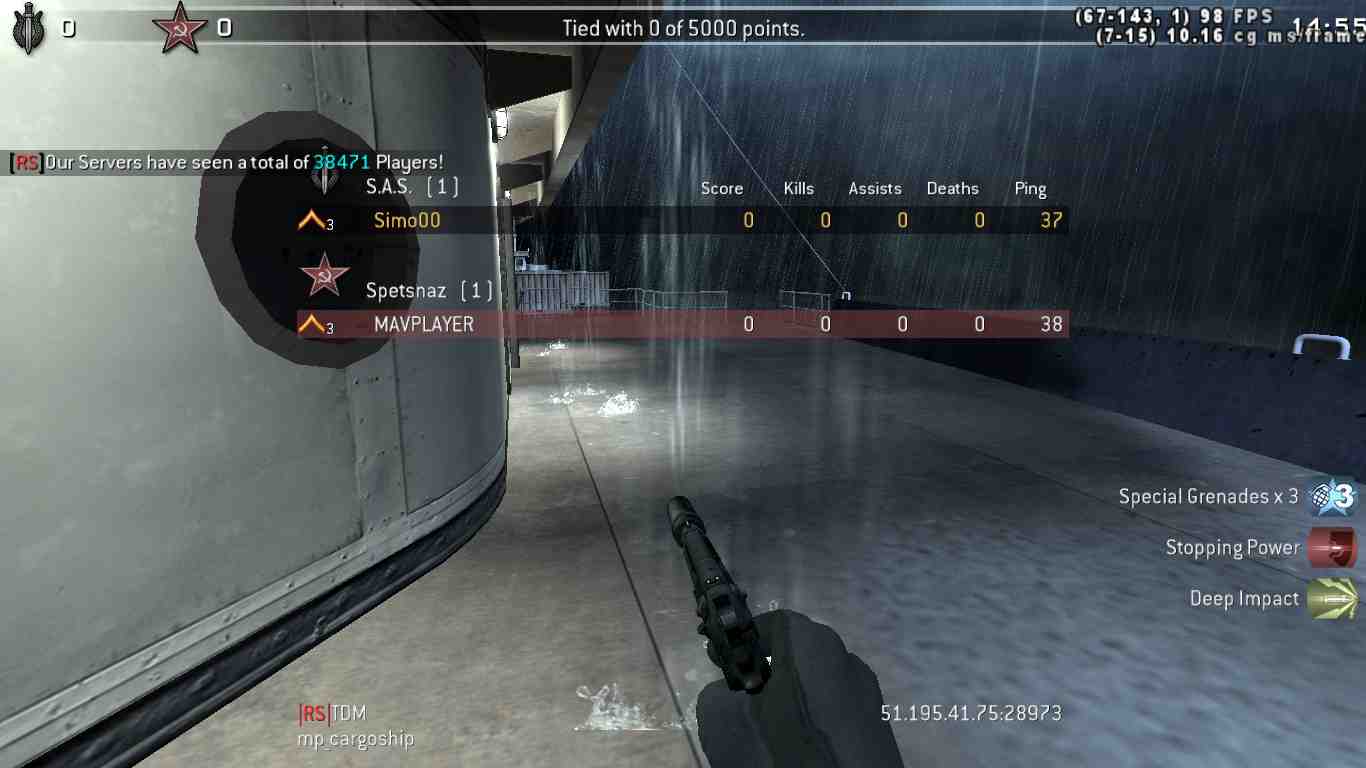Screen dimensions: 1366x768
Task: Select Simo00's rank chevron icon
Action: (x=313, y=221)
